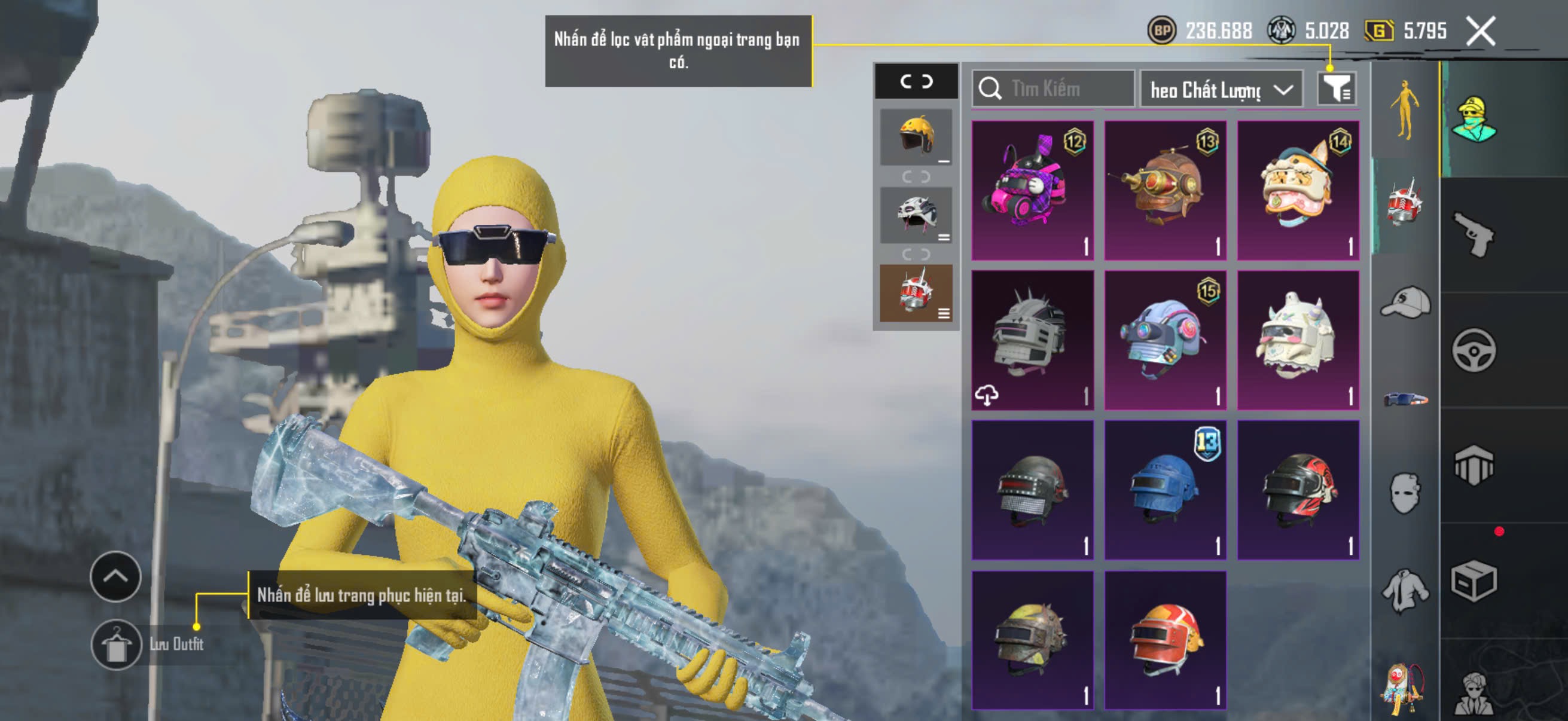
Task: Select the blue helmet with badge 13
Action: click(x=1165, y=490)
